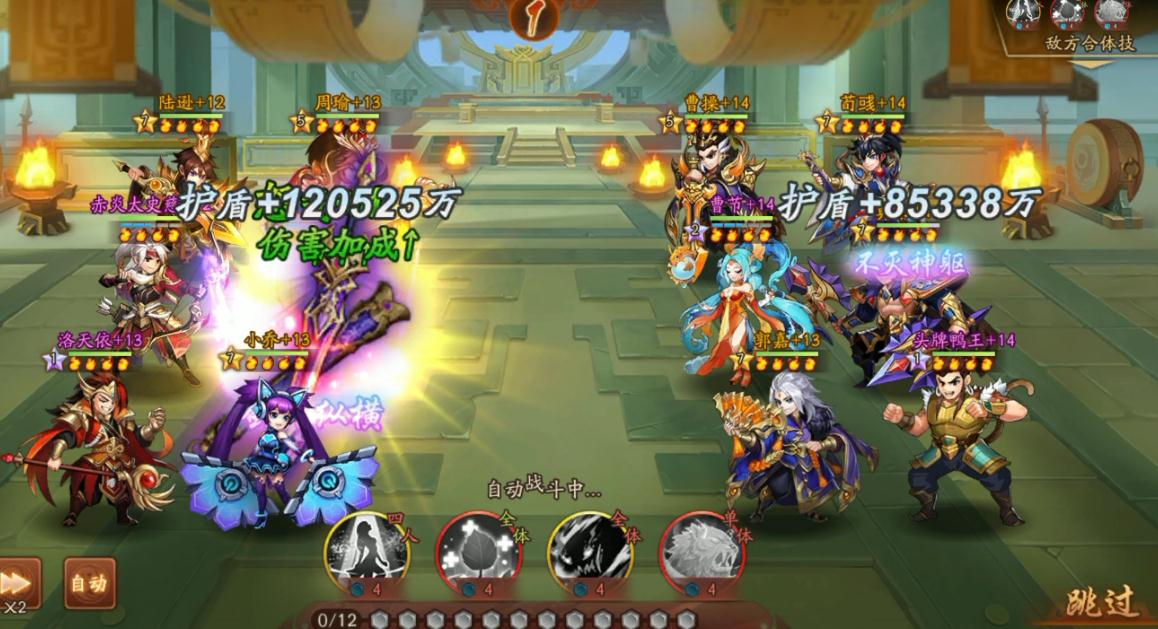This screenshot has width=1158, height=629.
Task: Toggle the 自动 auto-battle button
Action: click(x=89, y=583)
